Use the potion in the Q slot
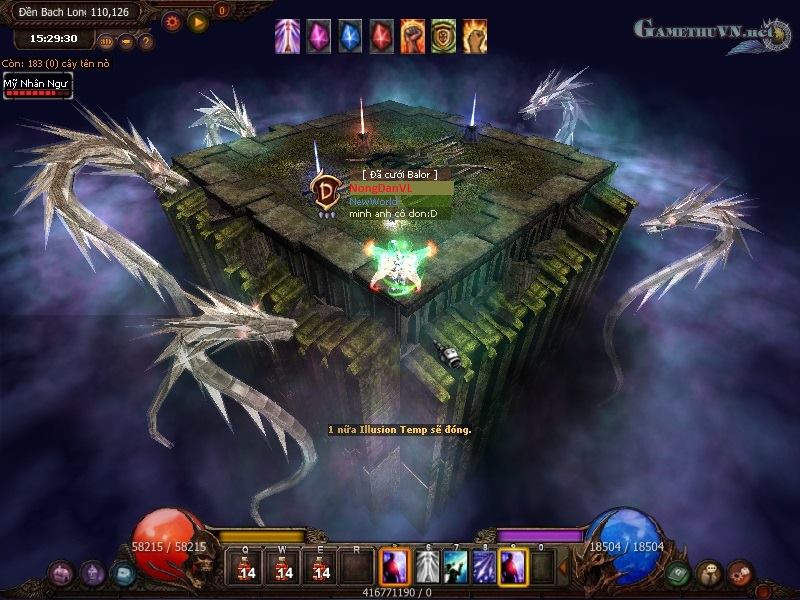Viewport: 800px width, 600px height. click(246, 568)
